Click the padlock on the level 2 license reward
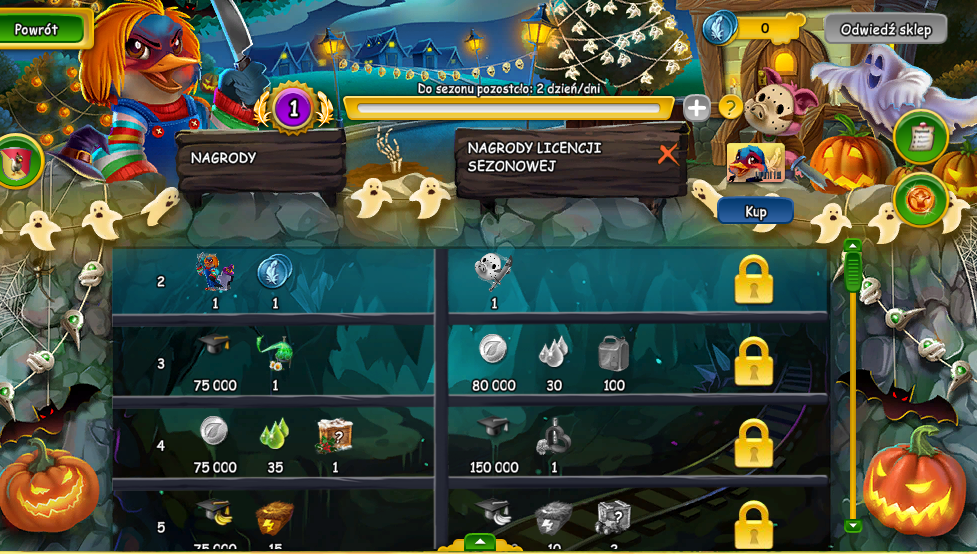This screenshot has width=977, height=554. click(x=754, y=280)
